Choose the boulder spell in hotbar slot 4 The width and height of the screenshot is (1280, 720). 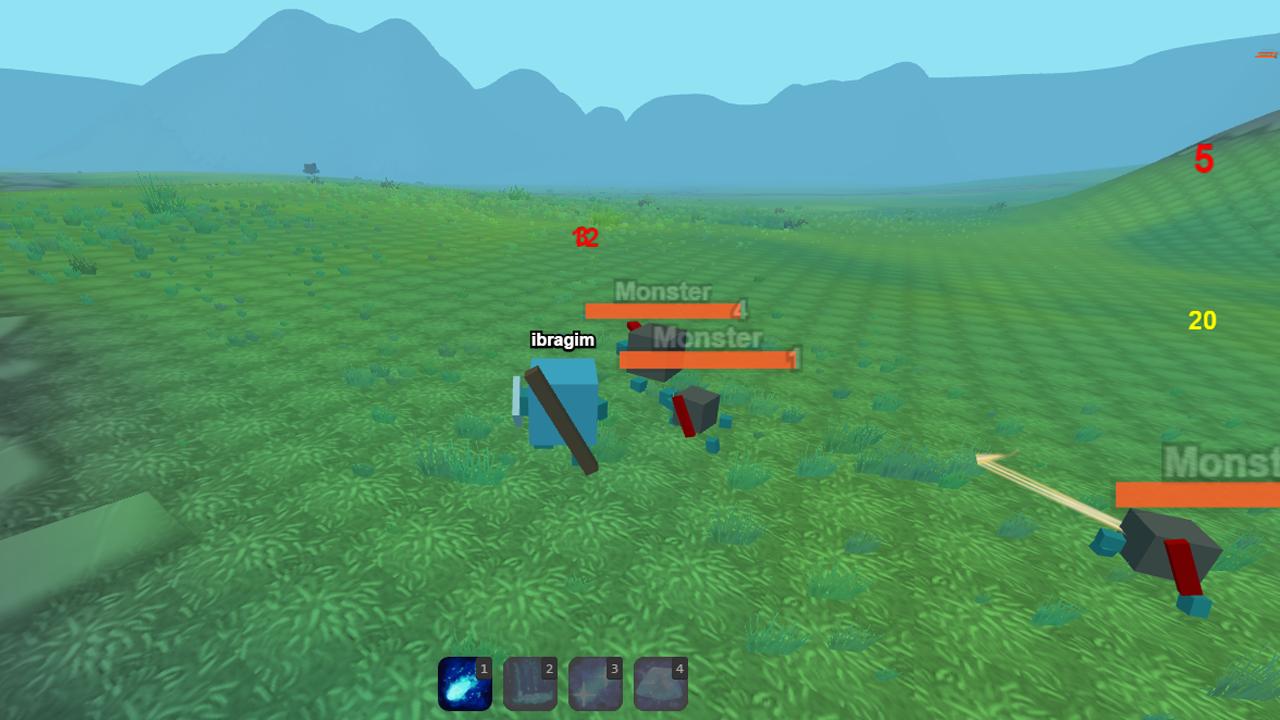point(660,684)
